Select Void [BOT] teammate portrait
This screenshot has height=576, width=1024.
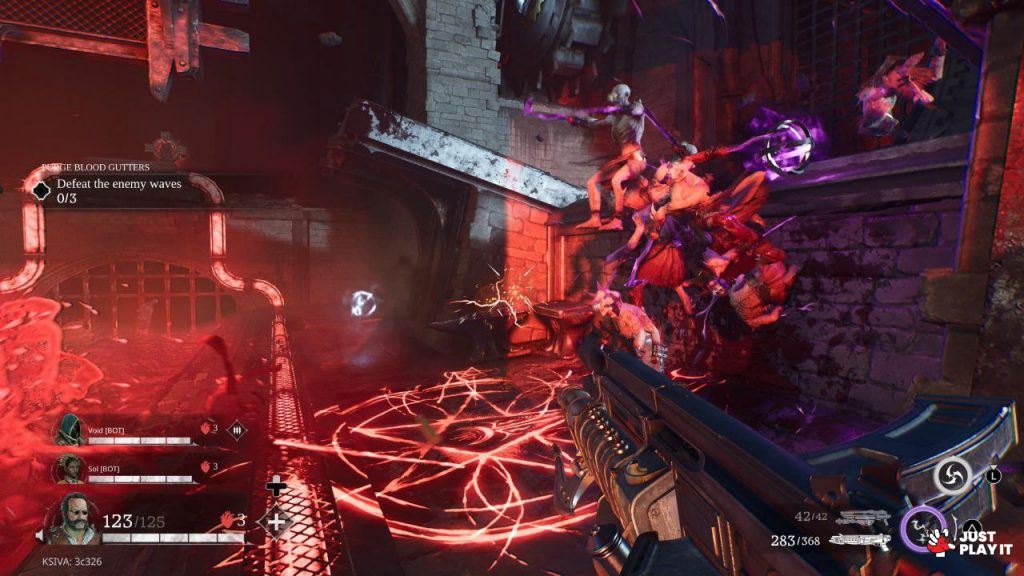pyautogui.click(x=68, y=430)
